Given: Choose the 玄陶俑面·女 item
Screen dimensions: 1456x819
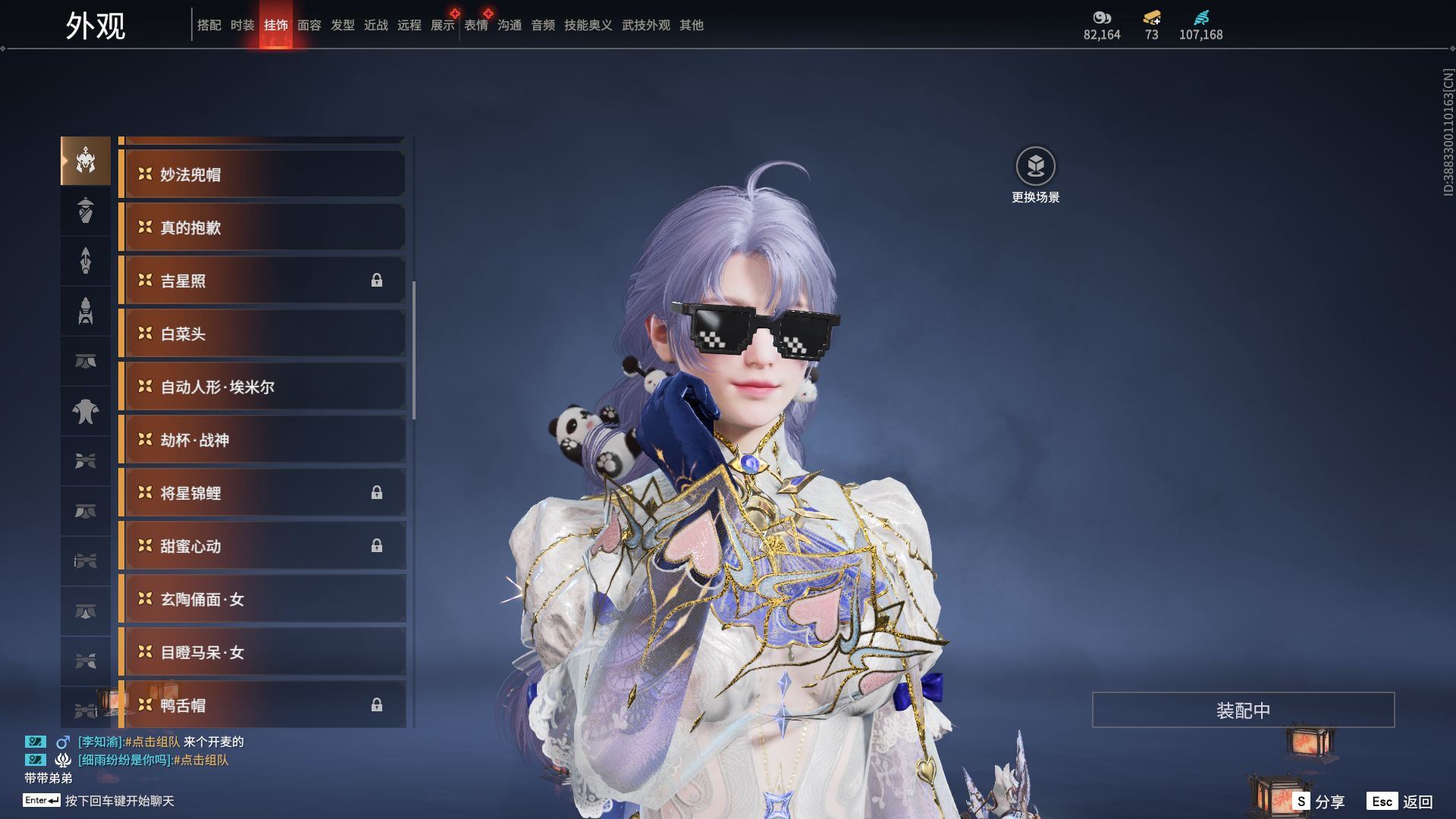Looking at the screenshot, I should point(262,599).
